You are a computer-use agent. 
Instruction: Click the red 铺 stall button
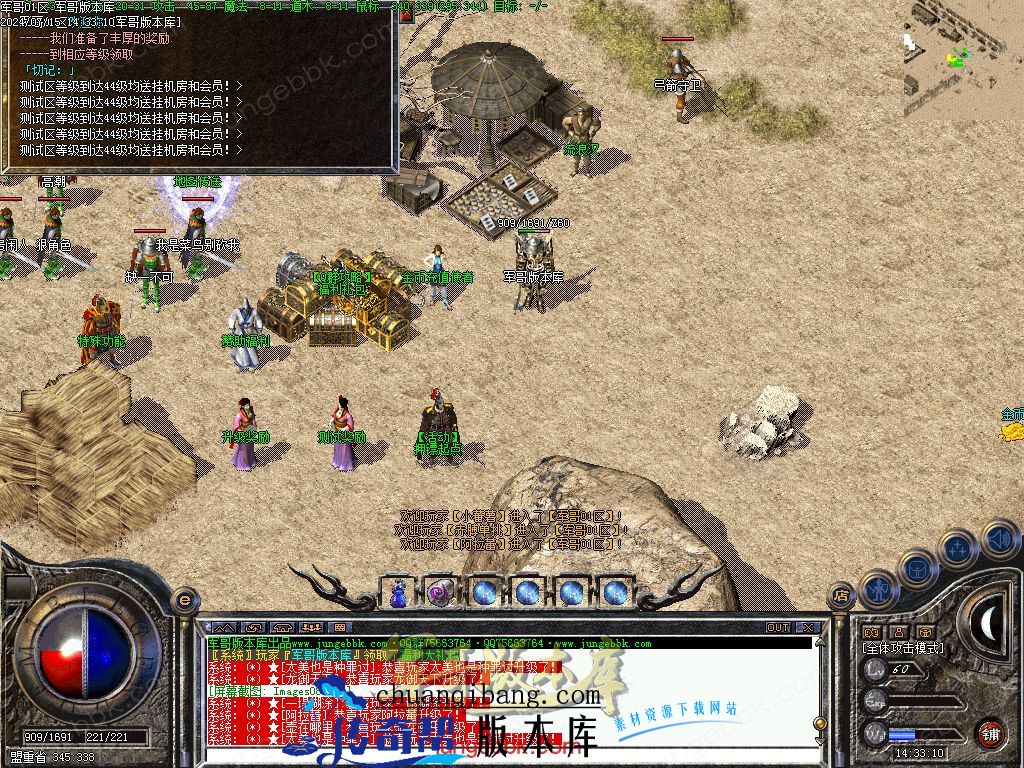click(x=990, y=733)
